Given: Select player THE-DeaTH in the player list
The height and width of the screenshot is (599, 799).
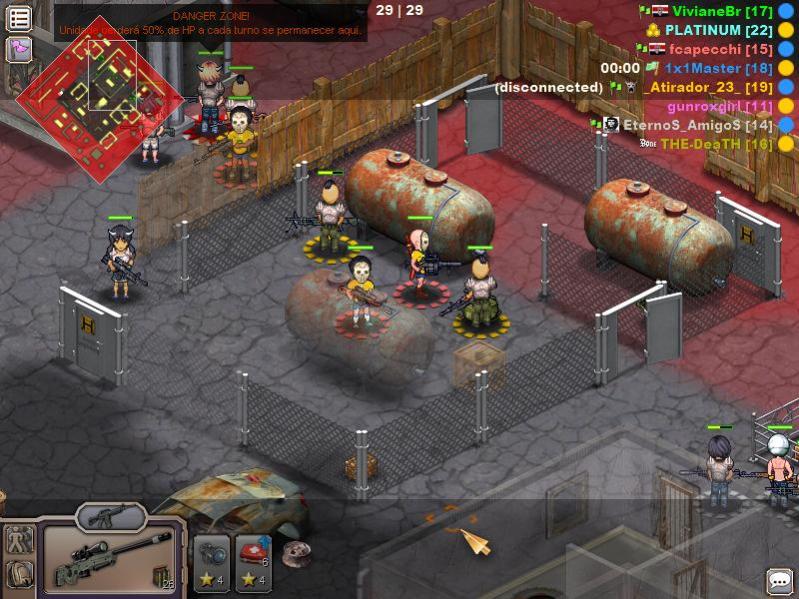Looking at the screenshot, I should (716, 144).
